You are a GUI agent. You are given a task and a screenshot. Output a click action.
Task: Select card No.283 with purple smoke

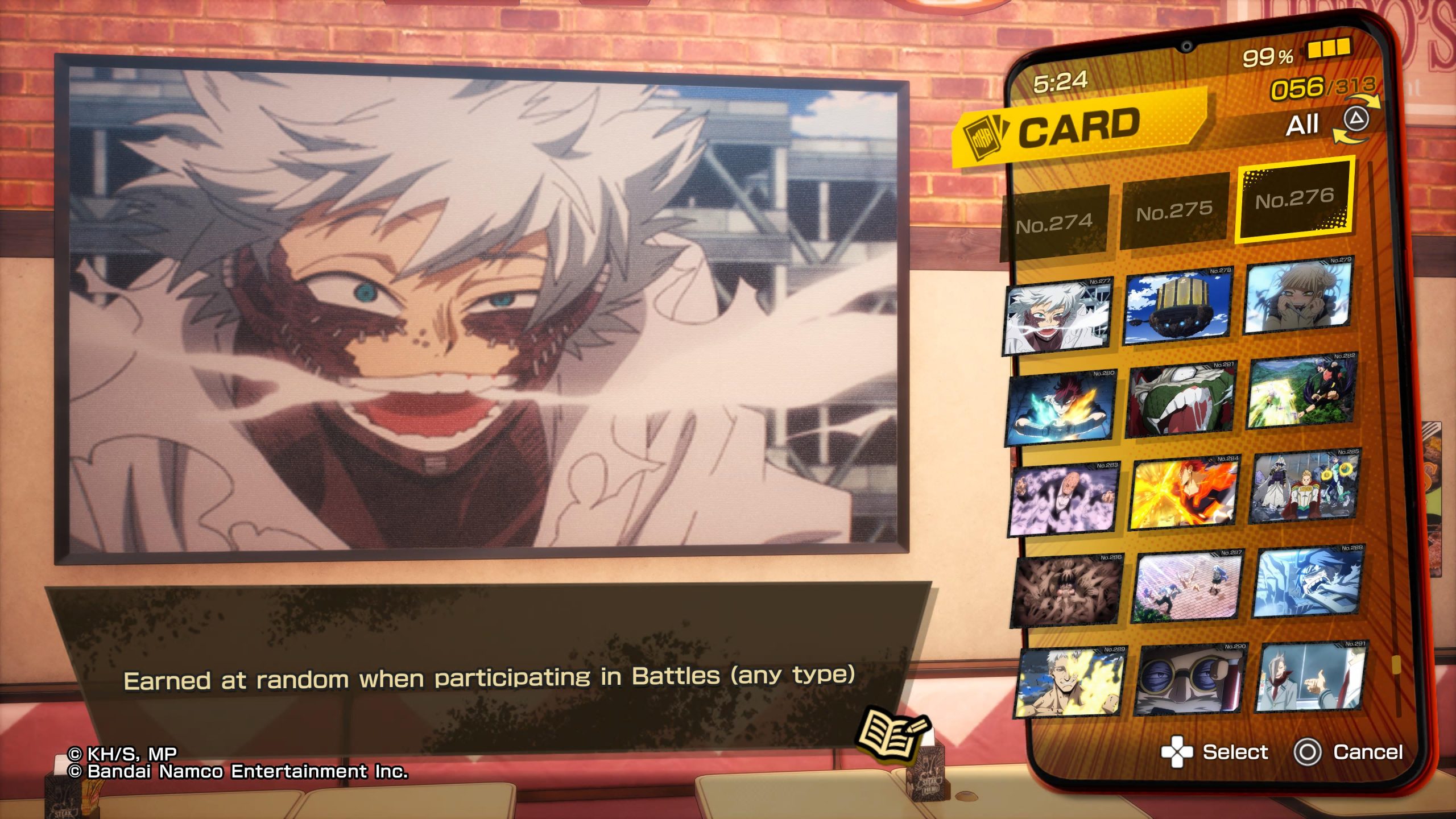coord(1065,500)
